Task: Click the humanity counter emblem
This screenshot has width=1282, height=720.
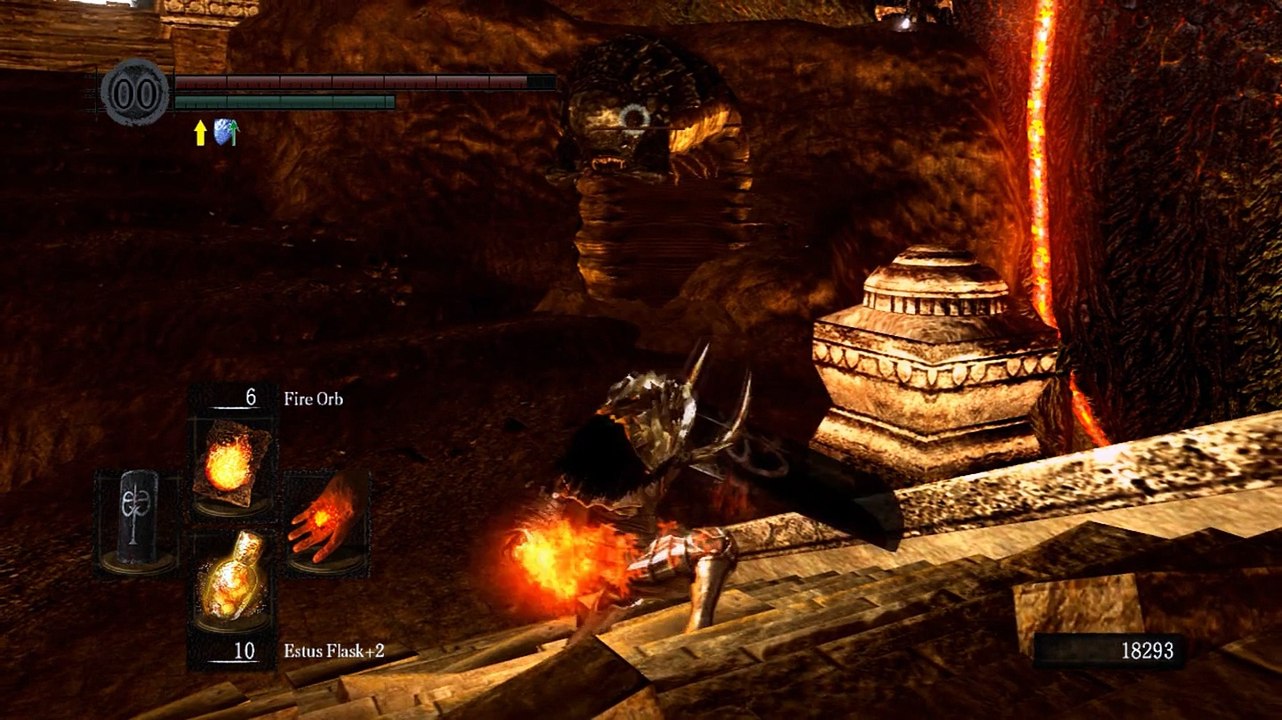Action: pos(135,93)
